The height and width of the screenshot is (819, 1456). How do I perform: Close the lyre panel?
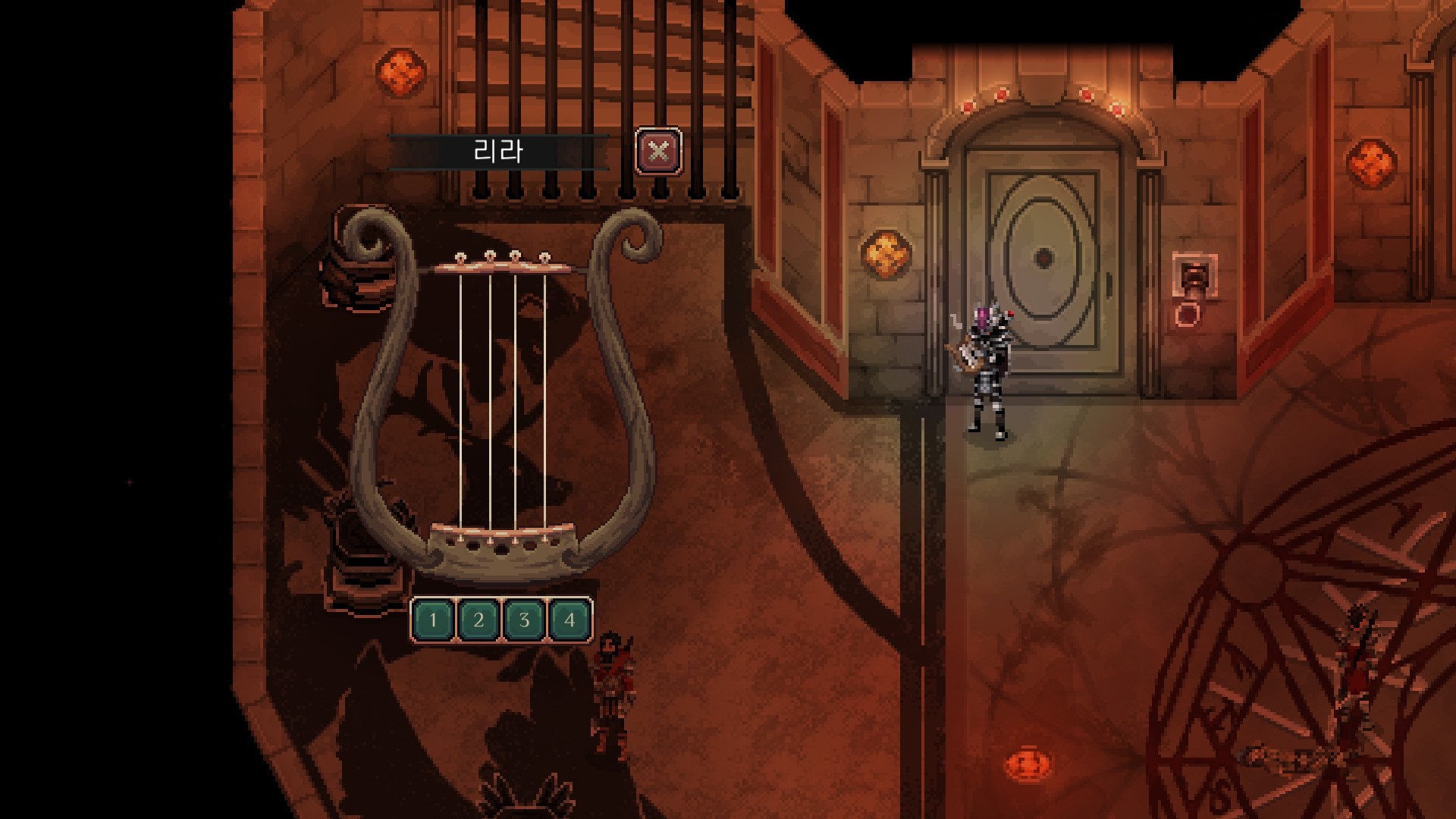tap(658, 151)
